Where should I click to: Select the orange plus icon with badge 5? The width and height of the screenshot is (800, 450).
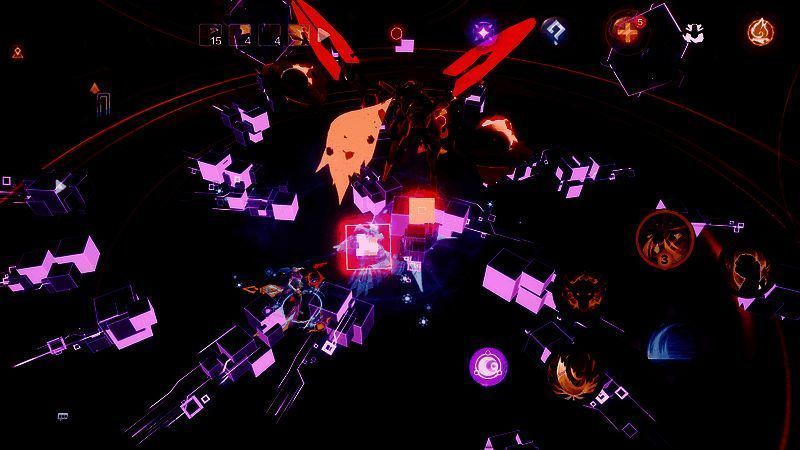627,32
